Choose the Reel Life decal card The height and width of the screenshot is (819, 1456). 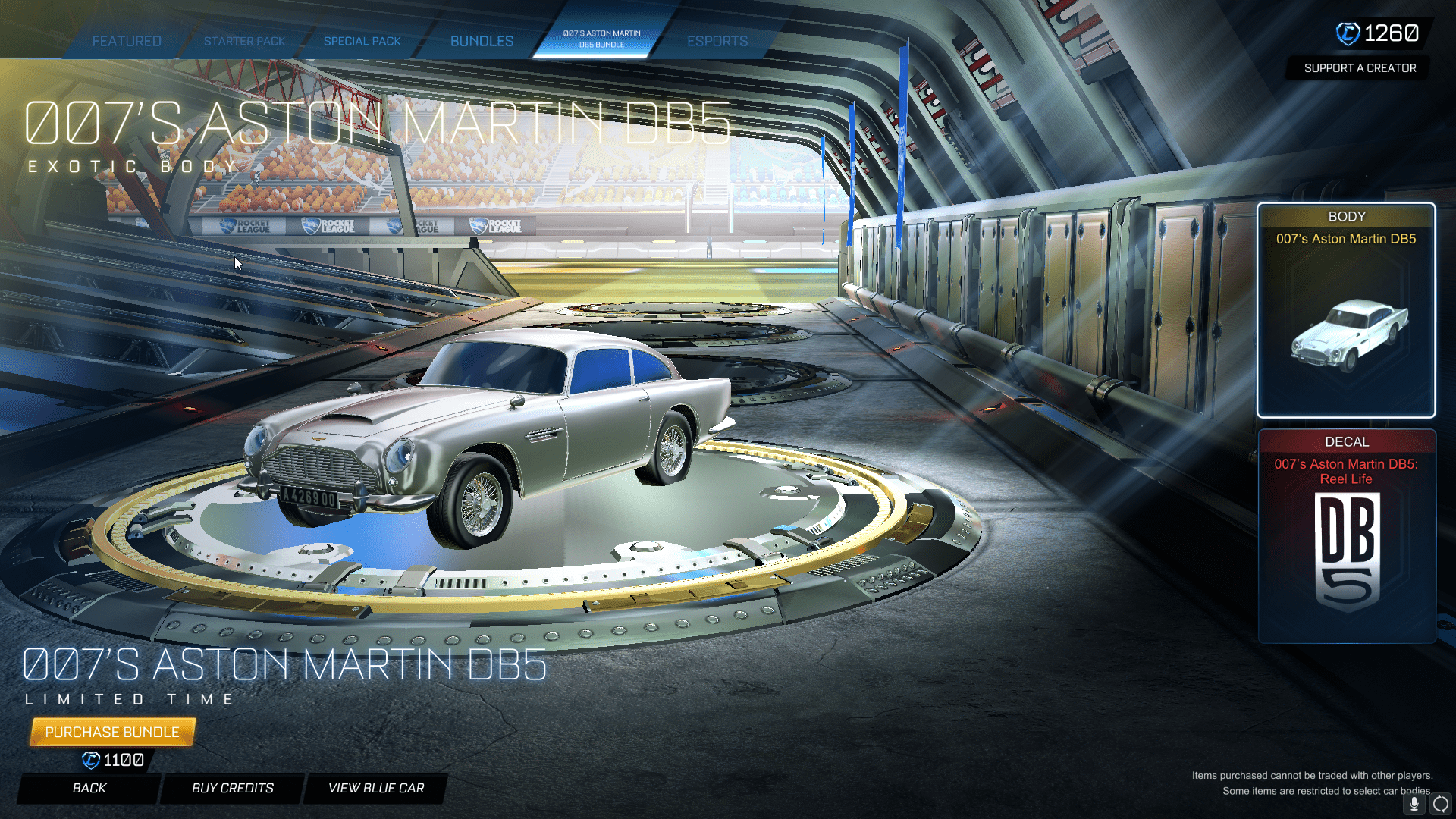tap(1346, 536)
